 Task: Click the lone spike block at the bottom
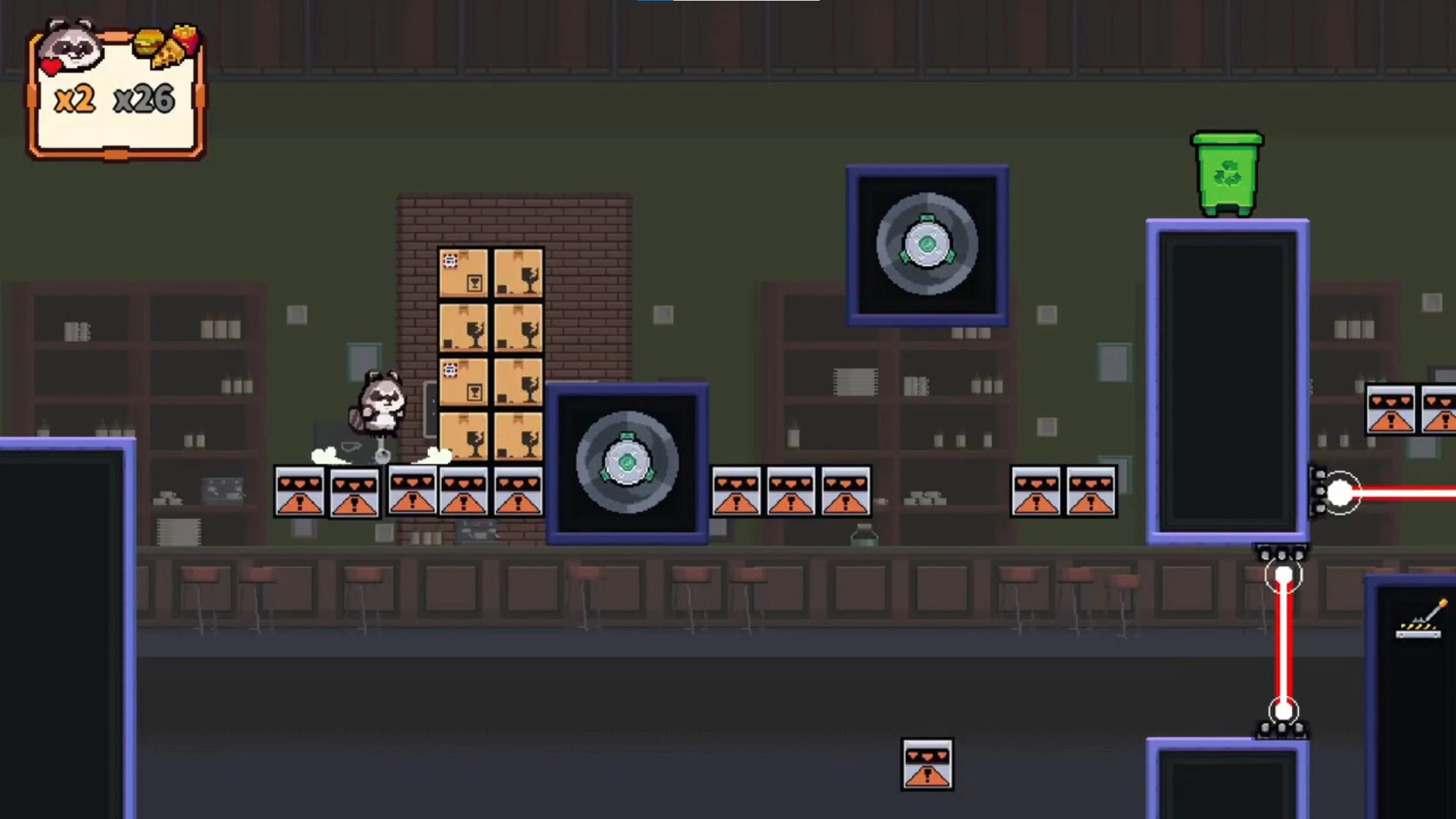[927, 764]
